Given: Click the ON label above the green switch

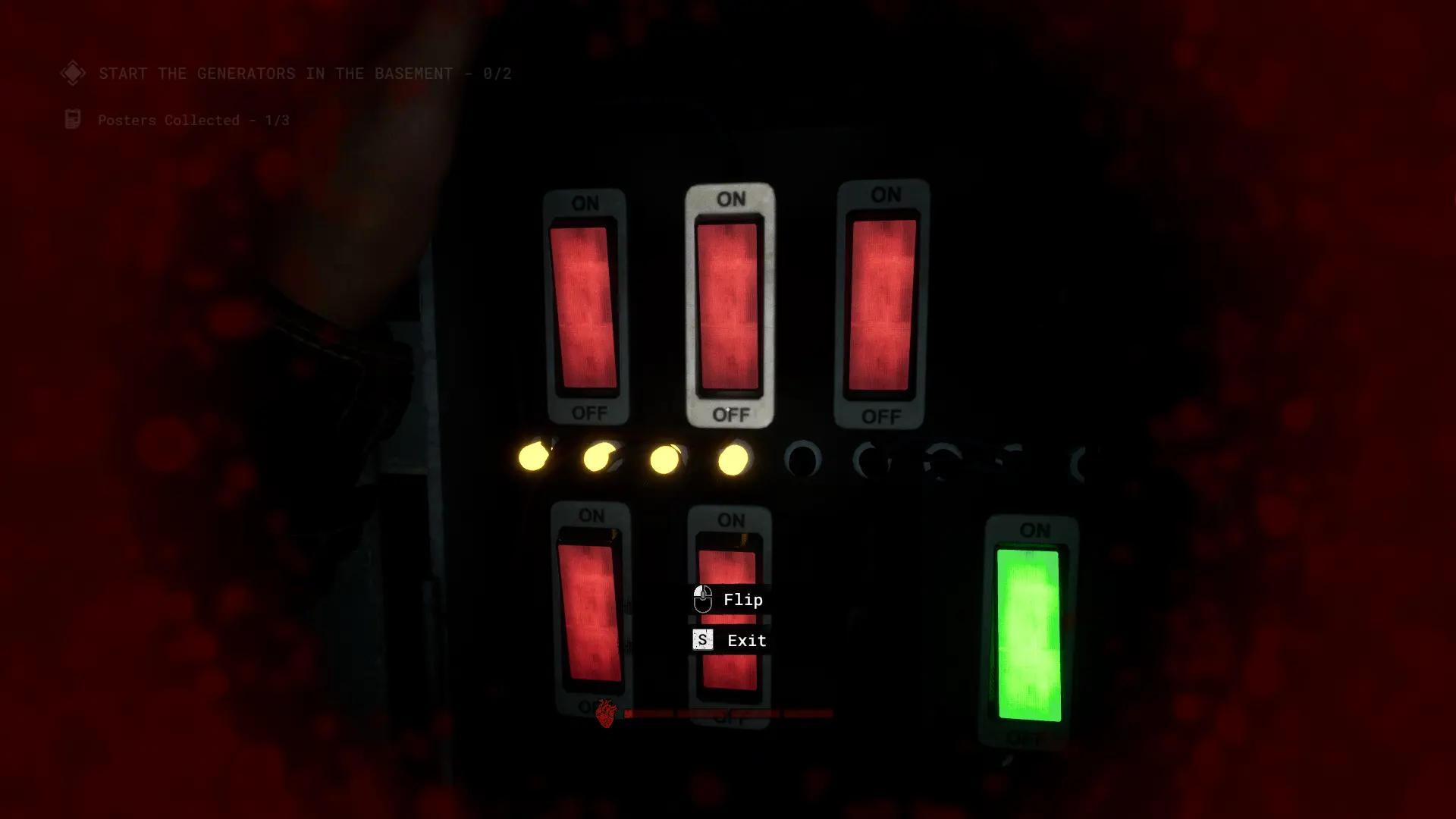Looking at the screenshot, I should (x=1036, y=531).
